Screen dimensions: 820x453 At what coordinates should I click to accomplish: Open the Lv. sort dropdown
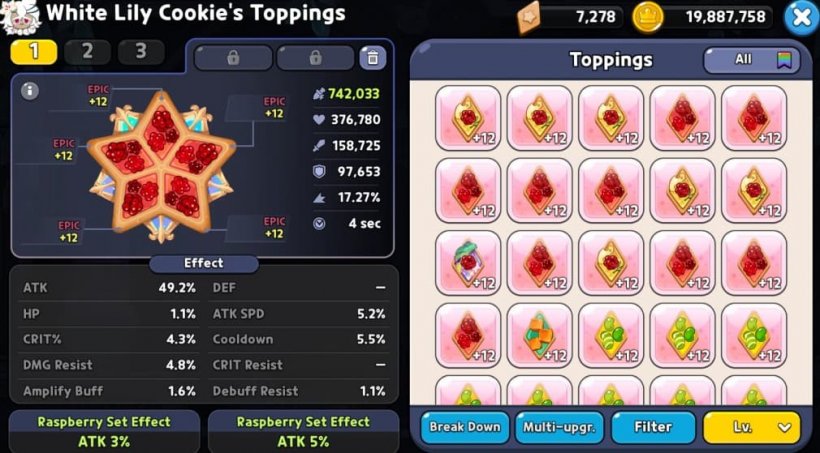pos(751,427)
